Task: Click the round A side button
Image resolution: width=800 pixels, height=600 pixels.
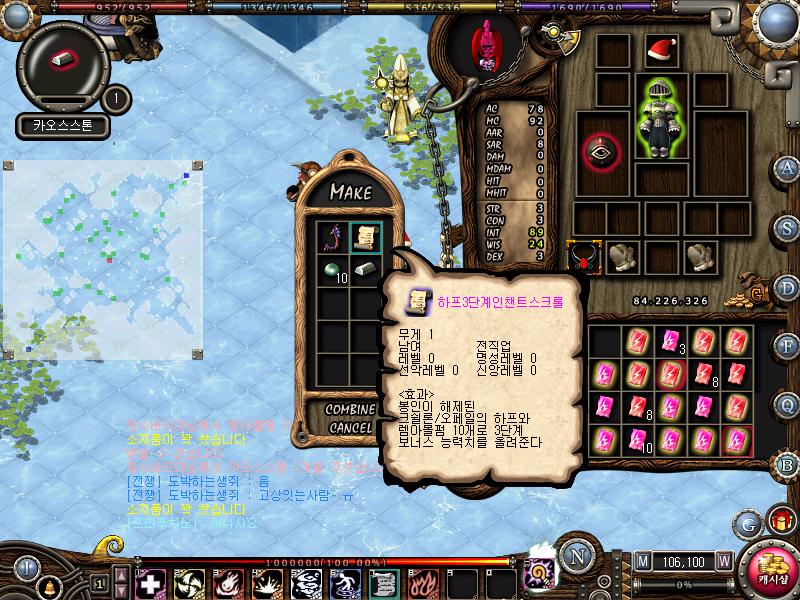Action: [788, 167]
